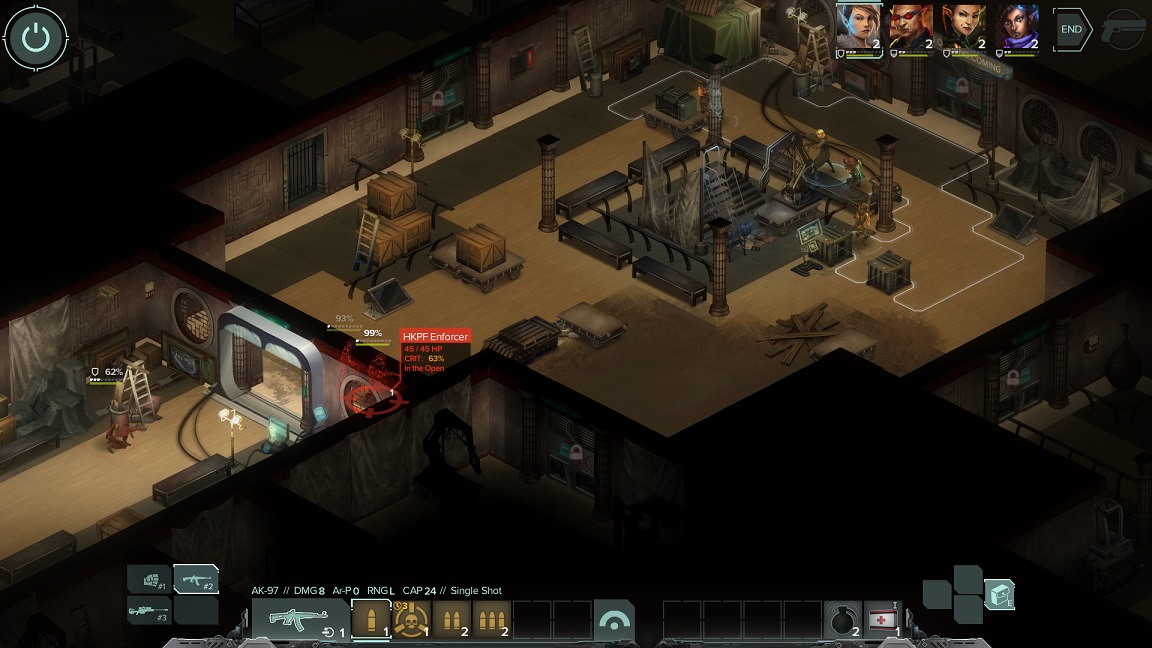Image resolution: width=1152 pixels, height=648 pixels.
Task: Choose the three-bullet full auto fire mode
Action: (491, 619)
